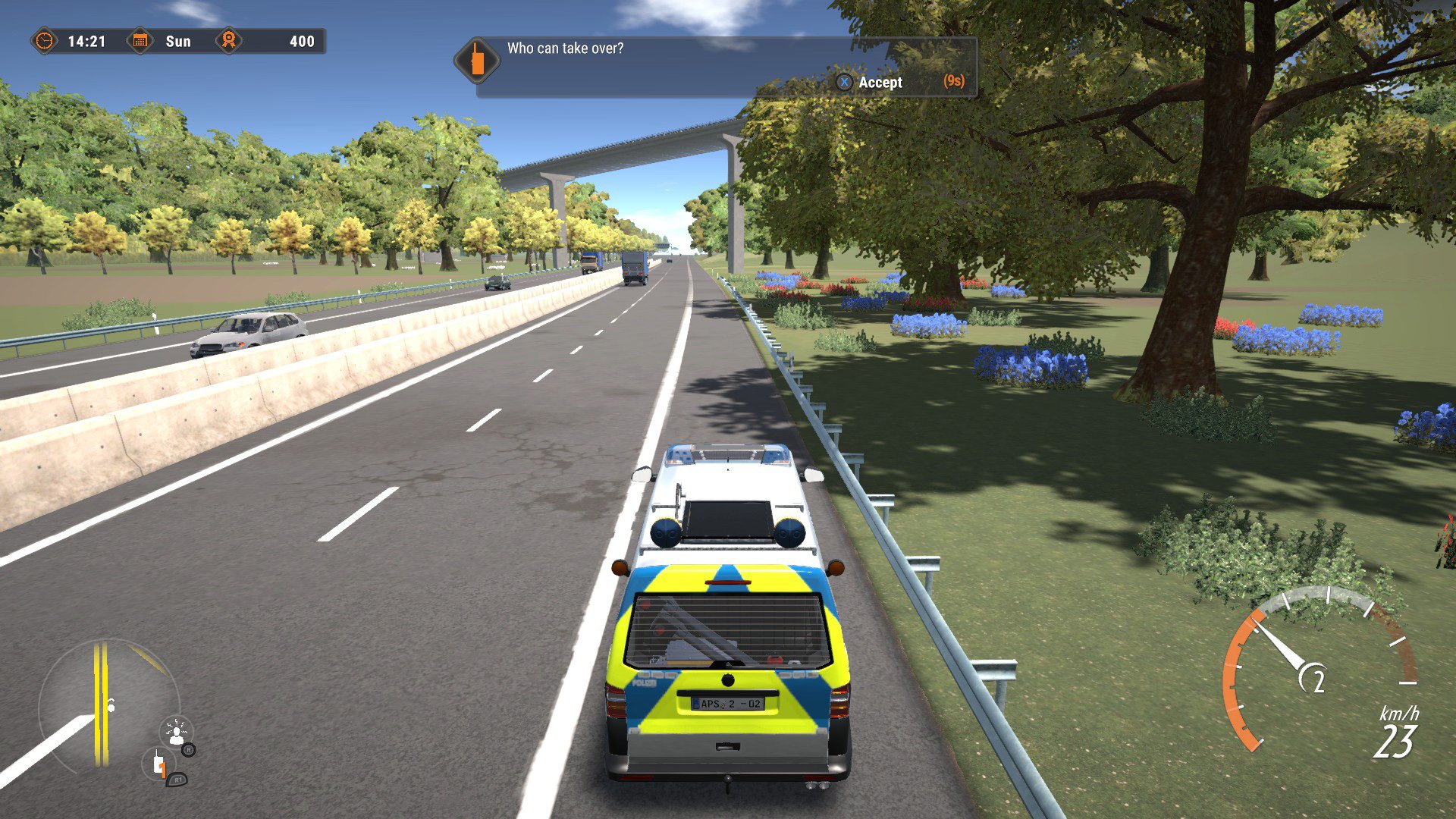Click the 'Who can take over?' message text
The height and width of the screenshot is (819, 1456).
[x=566, y=48]
